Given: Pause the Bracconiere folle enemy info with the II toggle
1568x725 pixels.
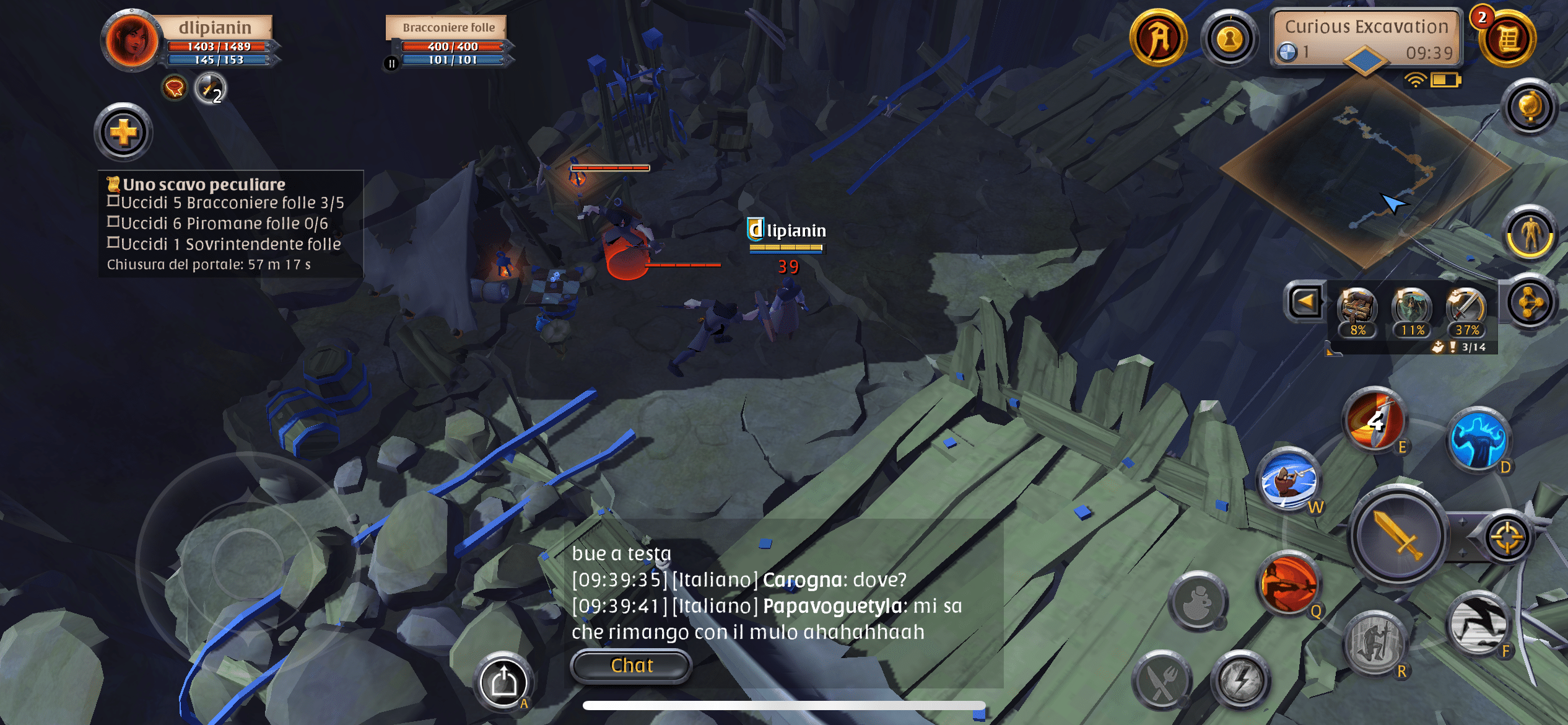Looking at the screenshot, I should [393, 61].
